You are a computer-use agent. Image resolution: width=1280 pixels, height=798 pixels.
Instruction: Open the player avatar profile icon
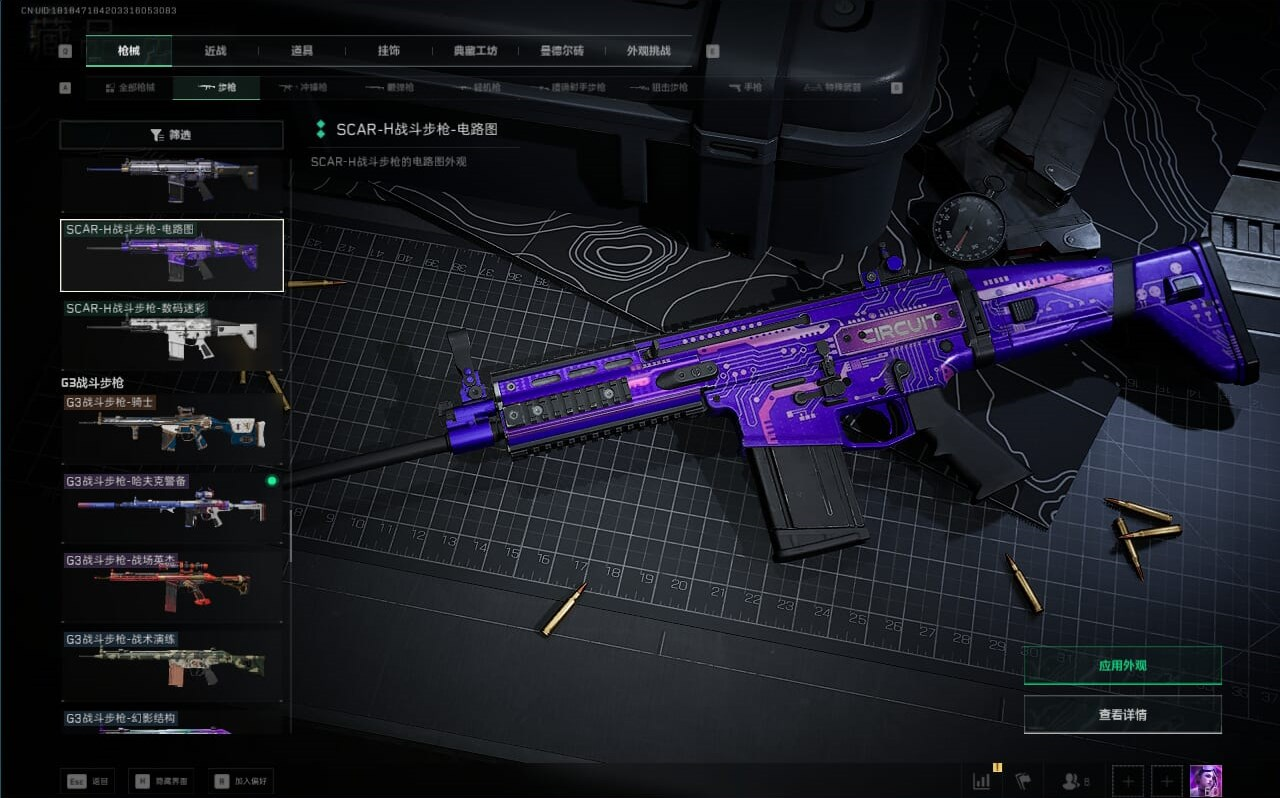pyautogui.click(x=1205, y=780)
